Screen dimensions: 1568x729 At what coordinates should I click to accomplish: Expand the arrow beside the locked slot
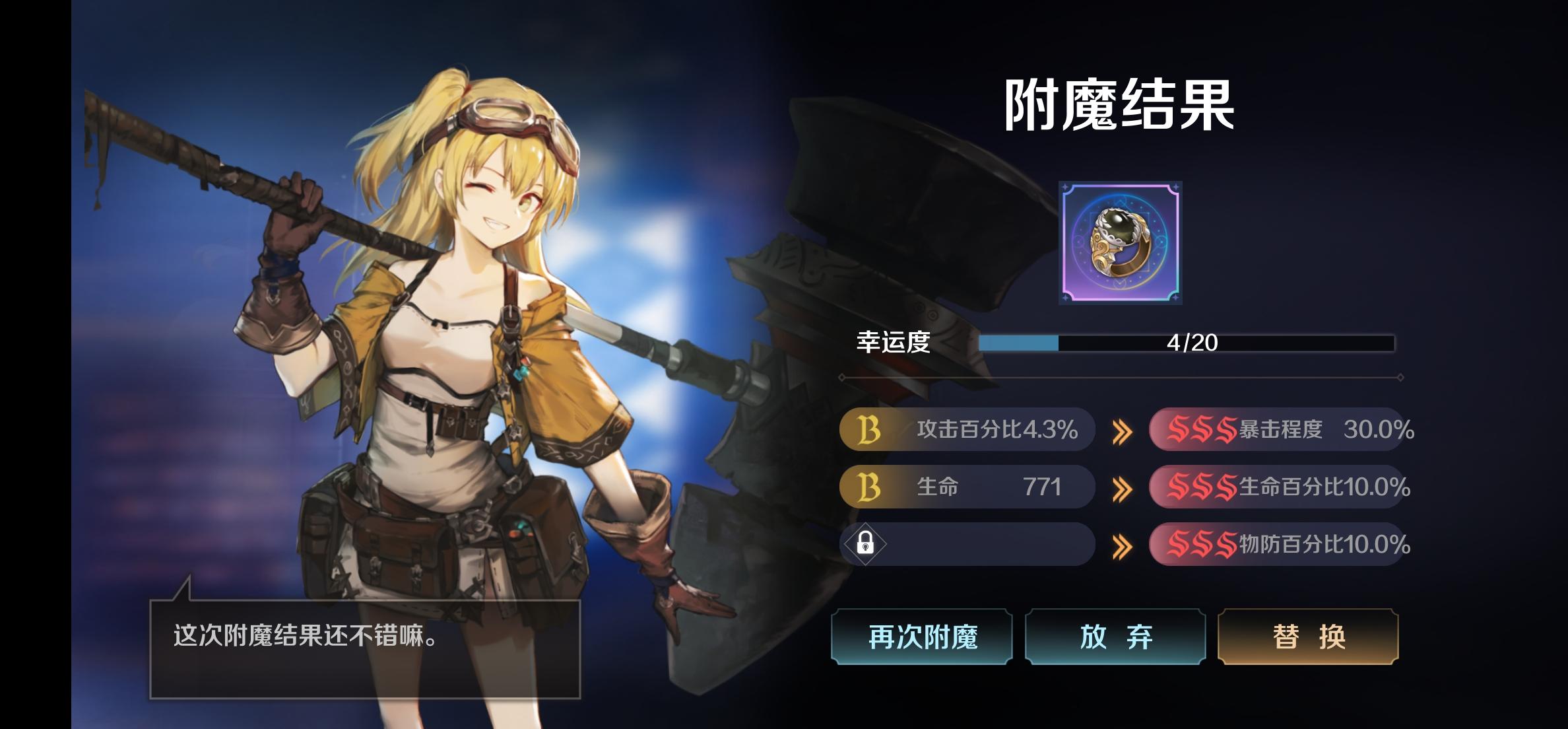coord(1122,543)
